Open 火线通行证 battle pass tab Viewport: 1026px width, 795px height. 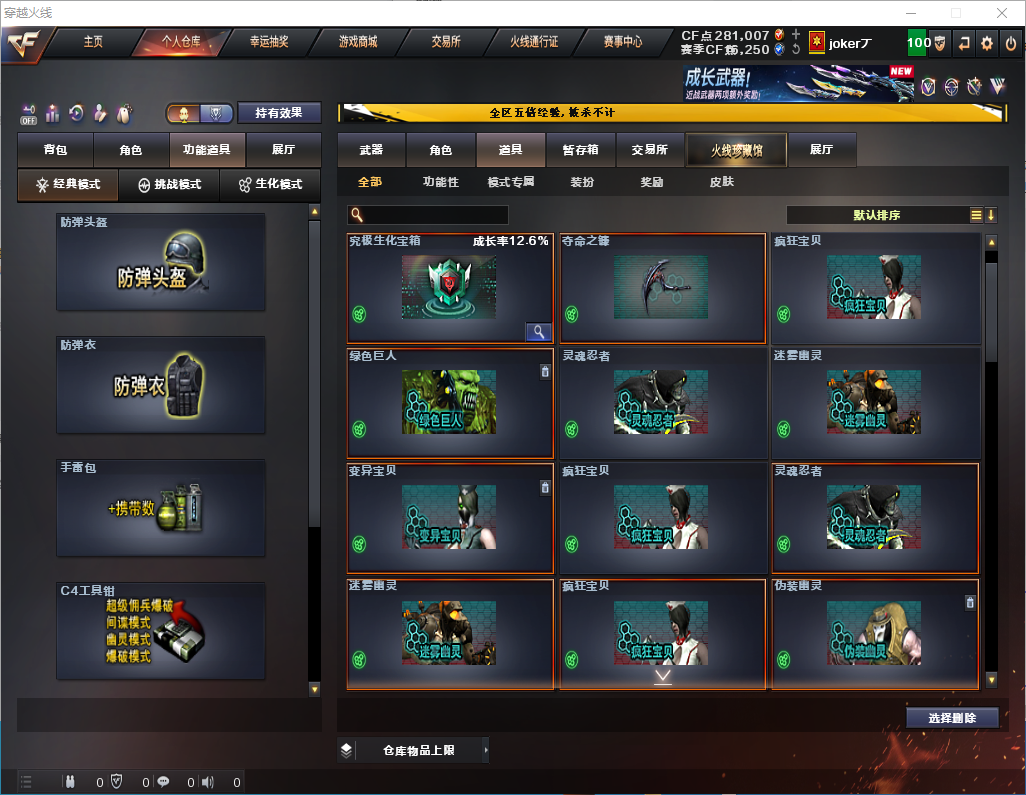pyautogui.click(x=534, y=42)
